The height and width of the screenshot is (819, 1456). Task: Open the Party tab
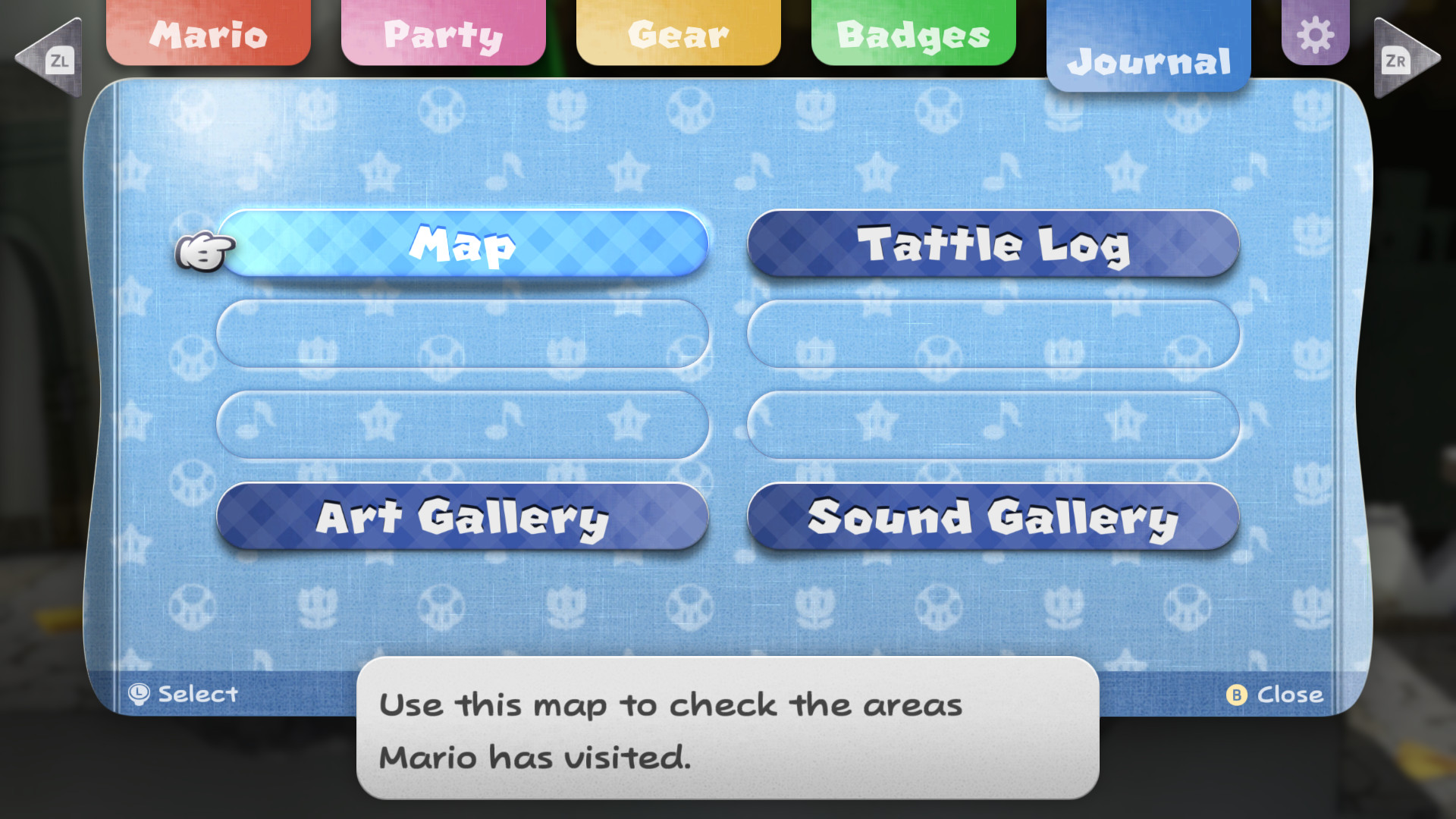[443, 33]
